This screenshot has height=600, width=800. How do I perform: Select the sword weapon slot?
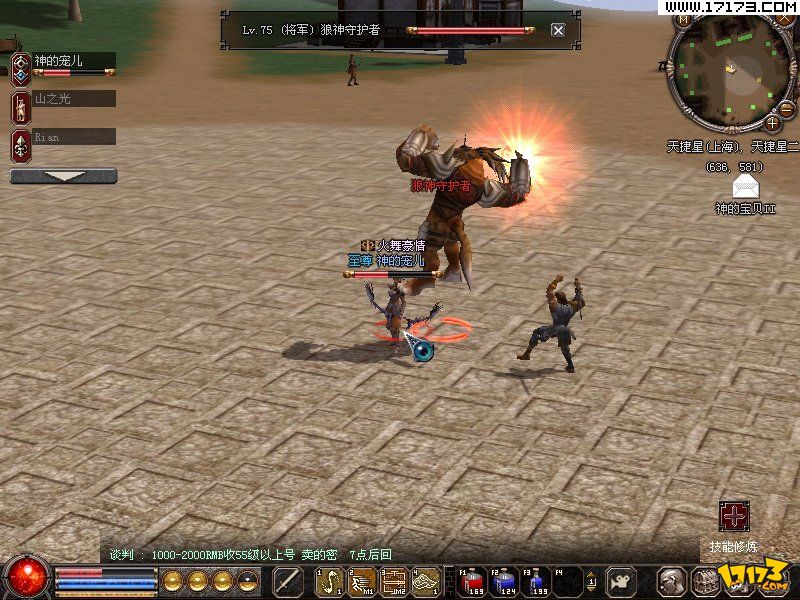point(288,580)
